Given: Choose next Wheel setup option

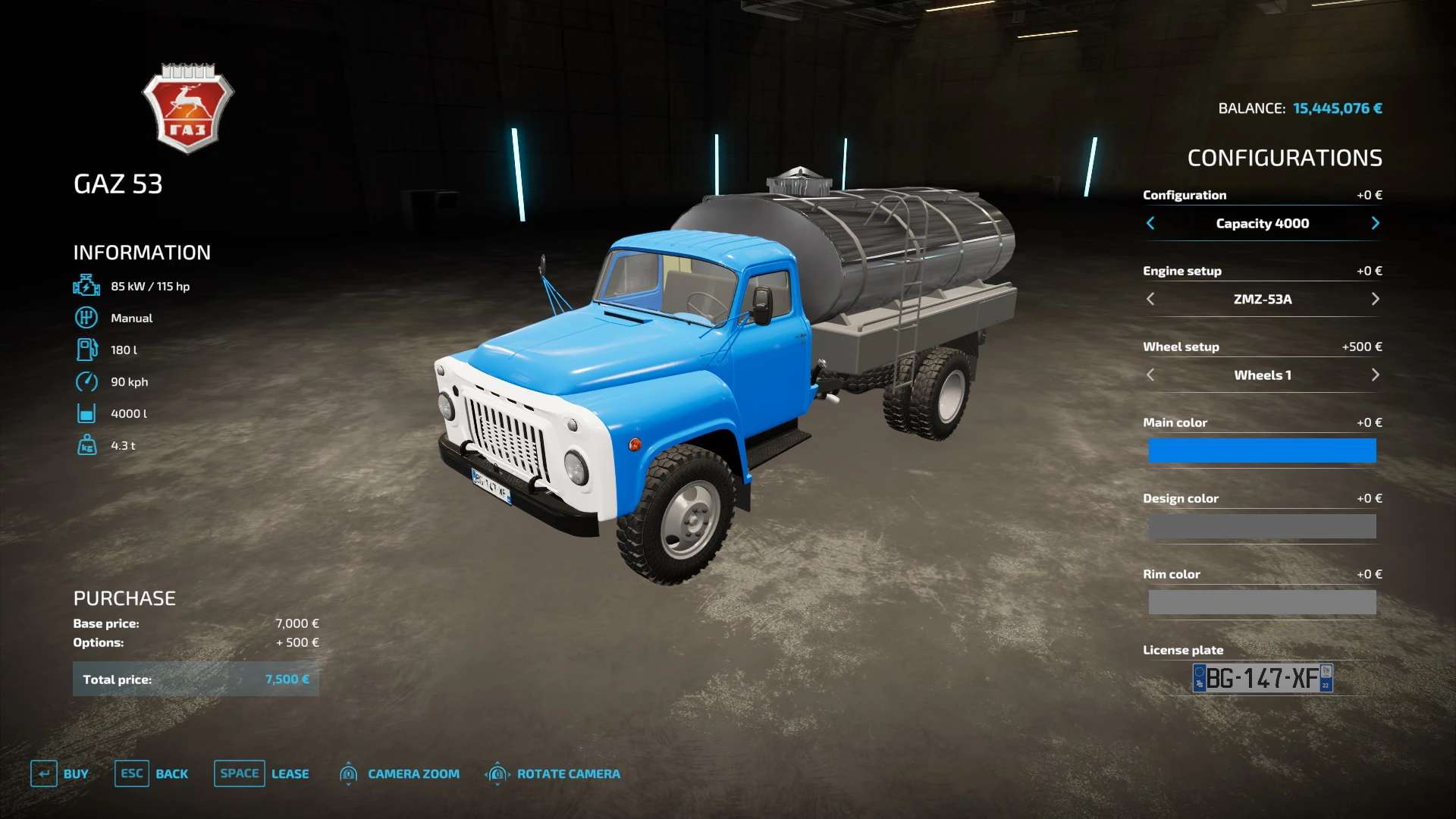Looking at the screenshot, I should tap(1375, 375).
